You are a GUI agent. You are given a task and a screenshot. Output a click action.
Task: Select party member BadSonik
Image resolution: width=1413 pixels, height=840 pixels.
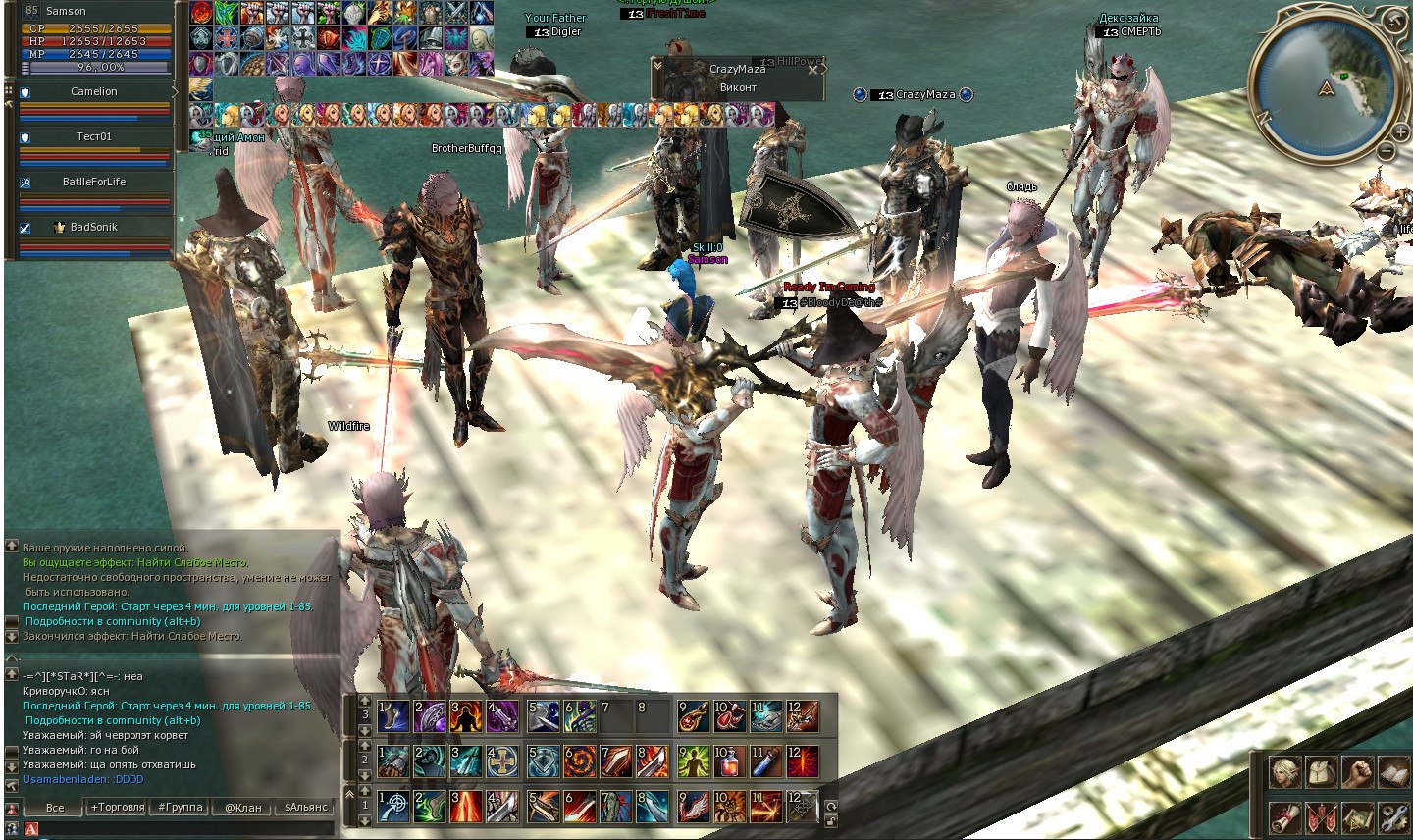(94, 227)
